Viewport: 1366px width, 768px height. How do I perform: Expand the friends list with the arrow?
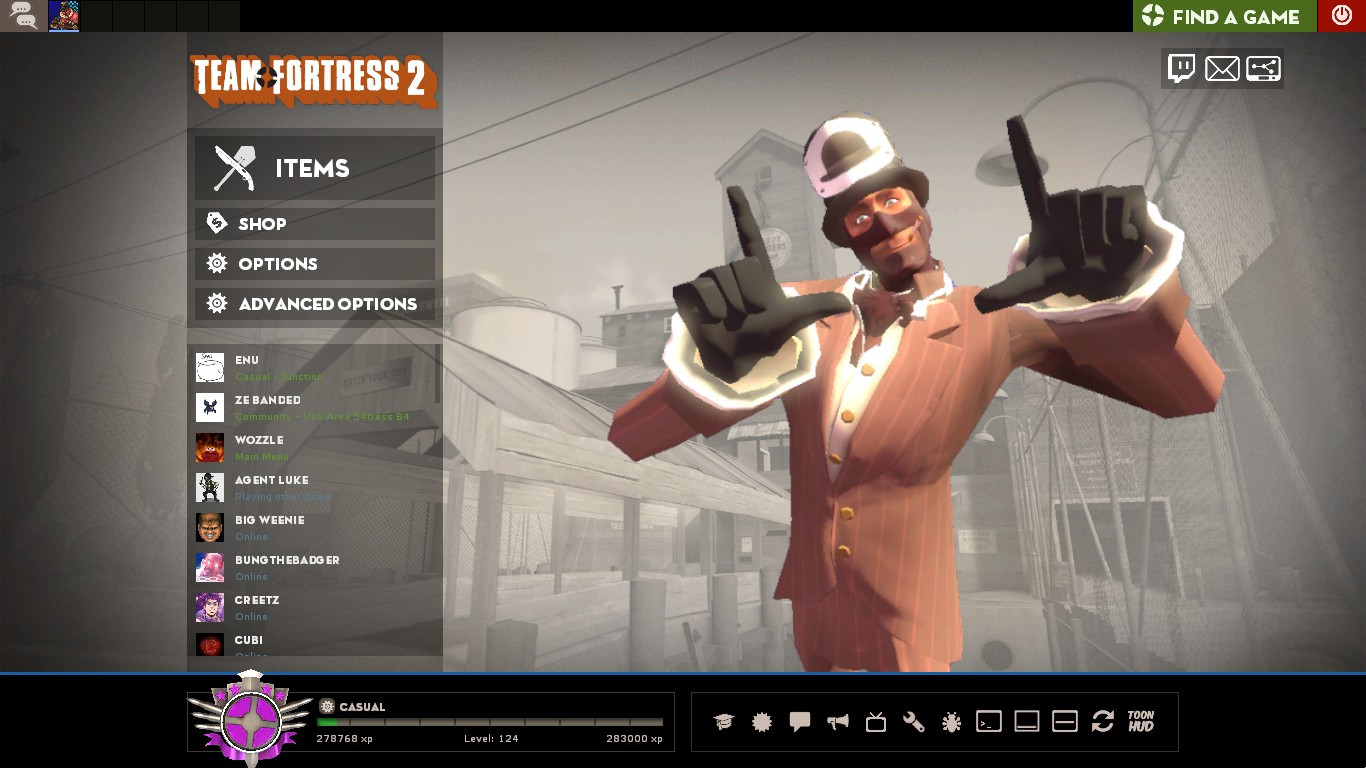click(250, 661)
